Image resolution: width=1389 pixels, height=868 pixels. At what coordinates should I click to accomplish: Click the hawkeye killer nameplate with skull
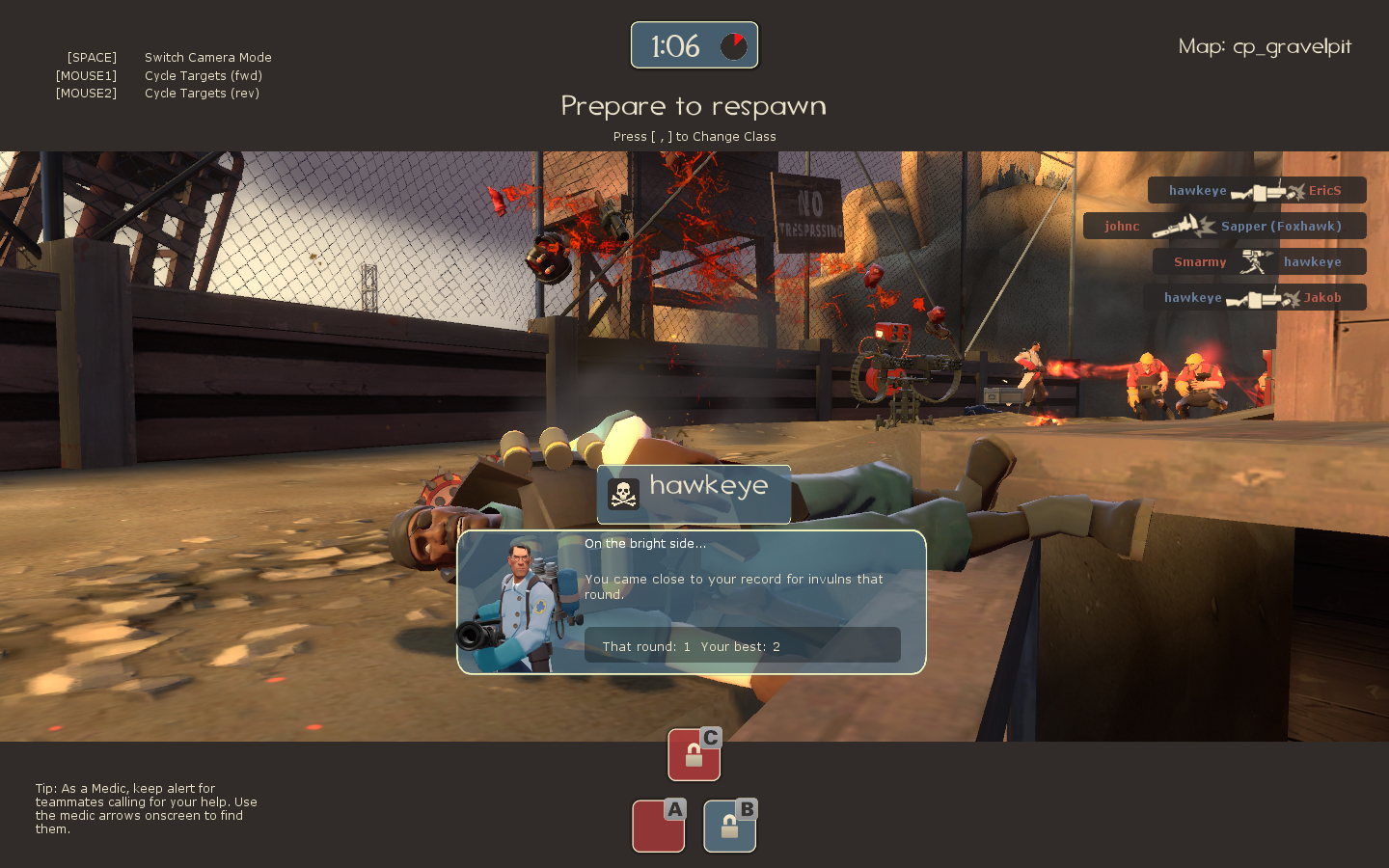tap(694, 494)
